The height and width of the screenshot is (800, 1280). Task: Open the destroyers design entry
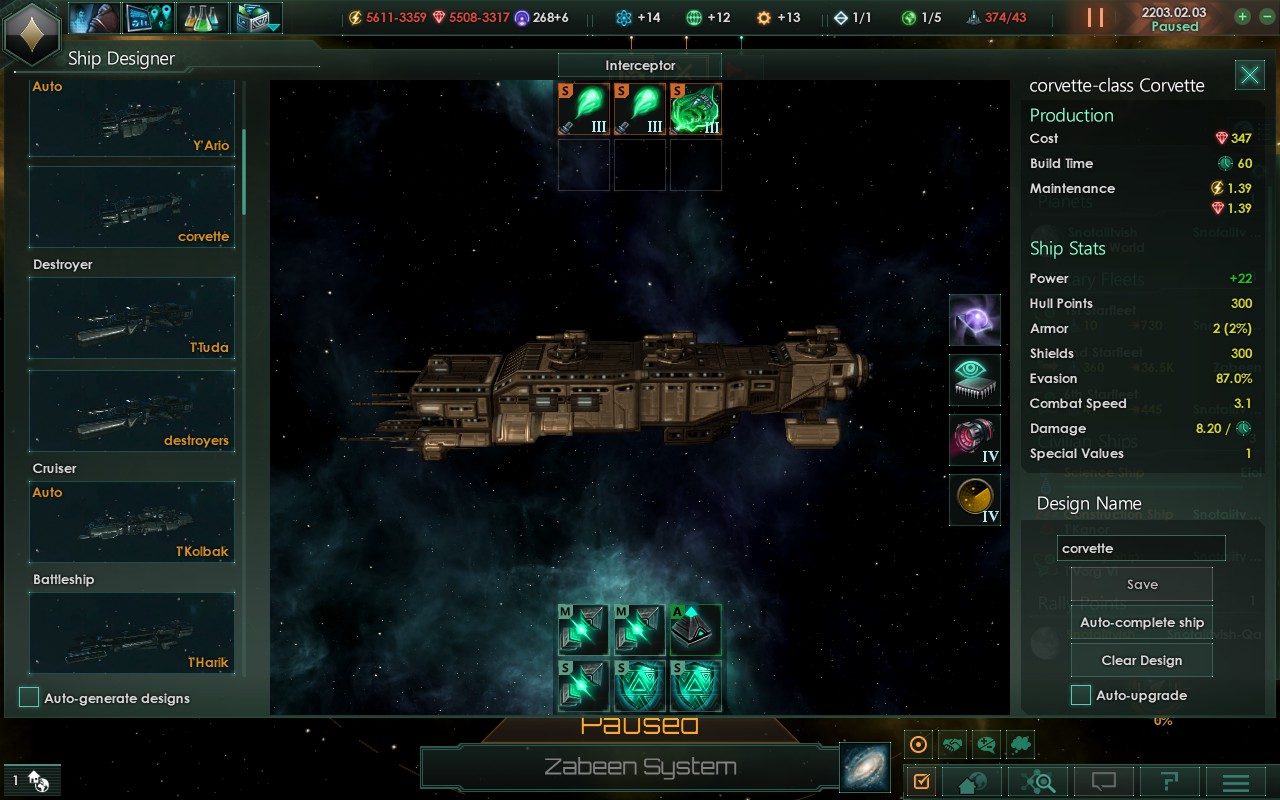coord(132,411)
